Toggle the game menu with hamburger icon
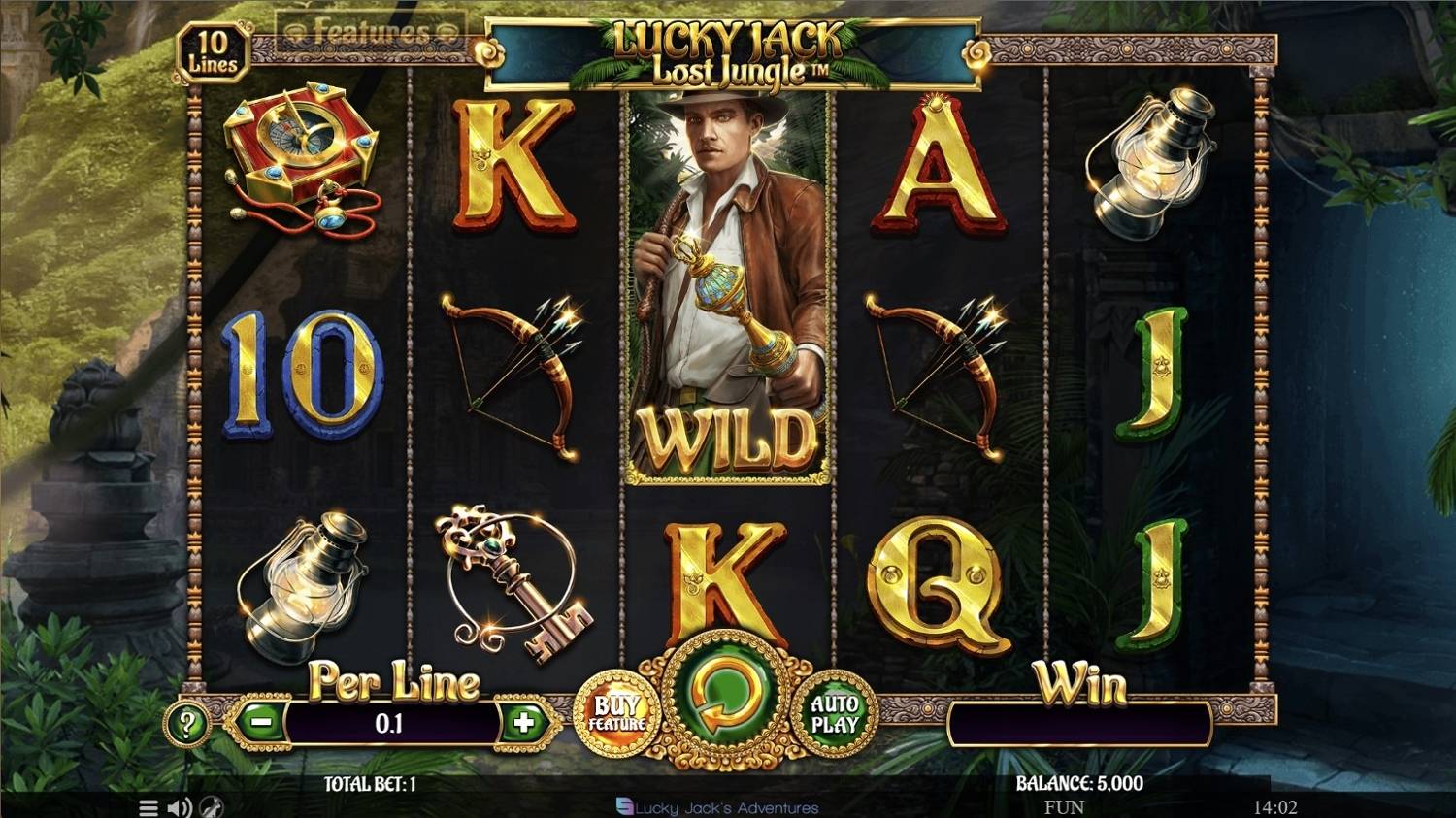 [148, 807]
